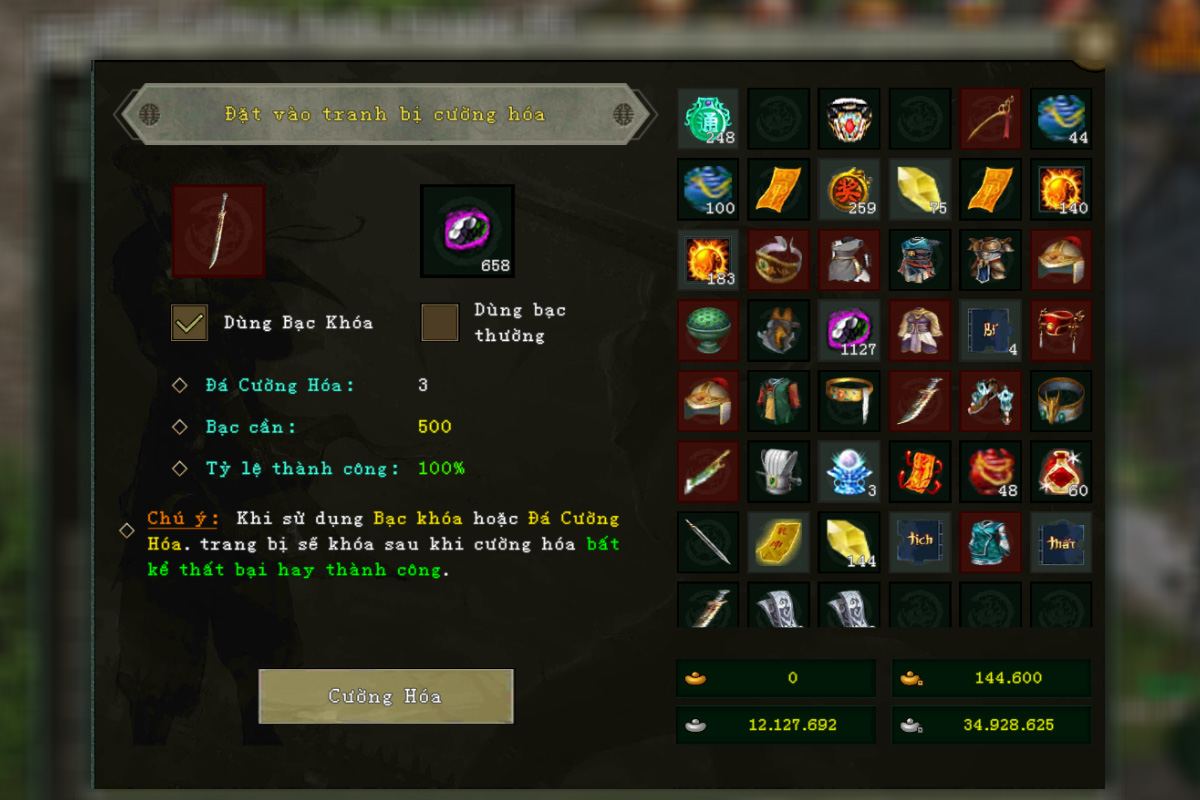Select the yellow crystal stack of 144
The height and width of the screenshot is (800, 1200).
click(849, 542)
